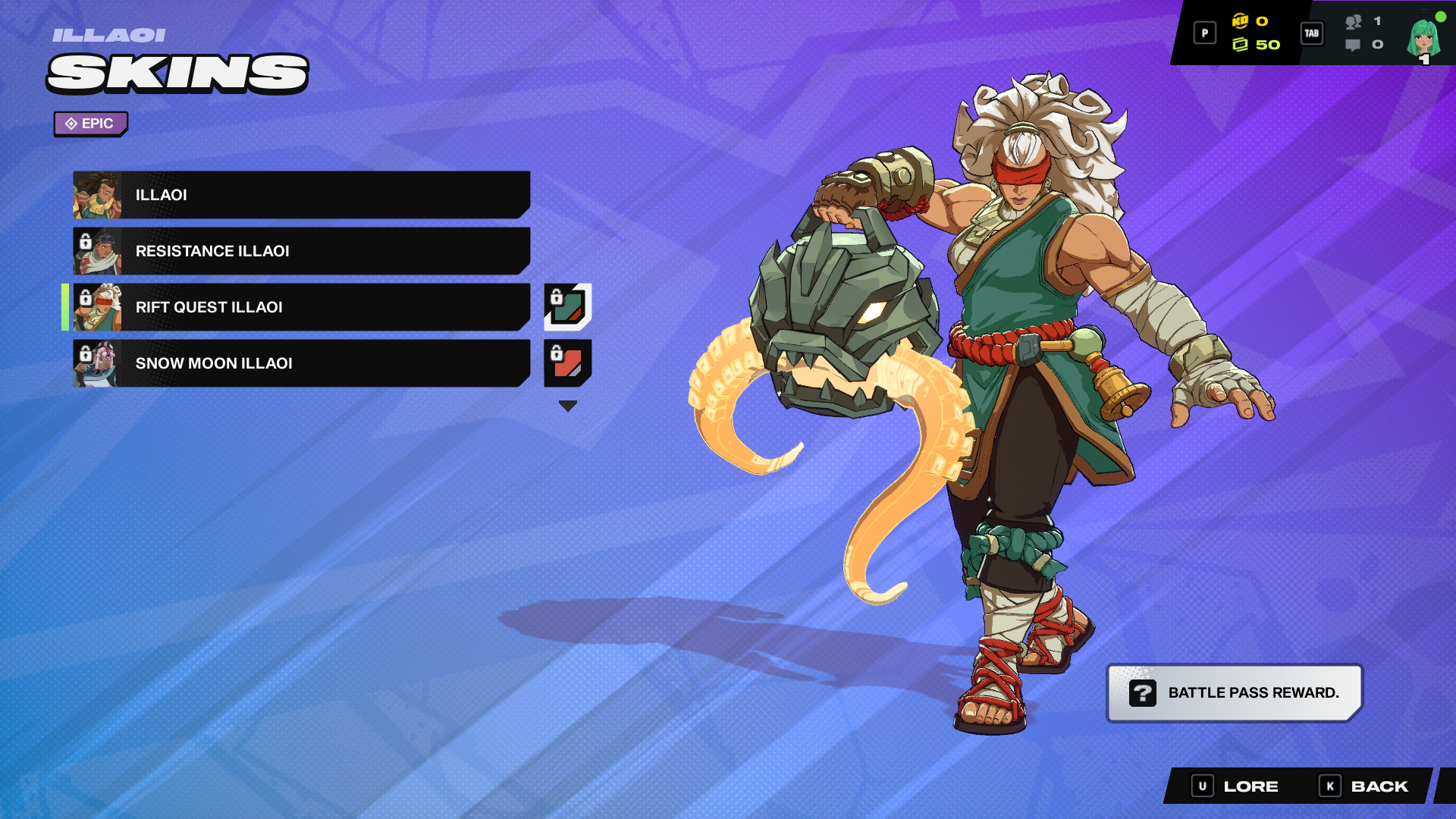Click the diamond icon on the Epic badge
This screenshot has height=819, width=1456.
click(71, 124)
